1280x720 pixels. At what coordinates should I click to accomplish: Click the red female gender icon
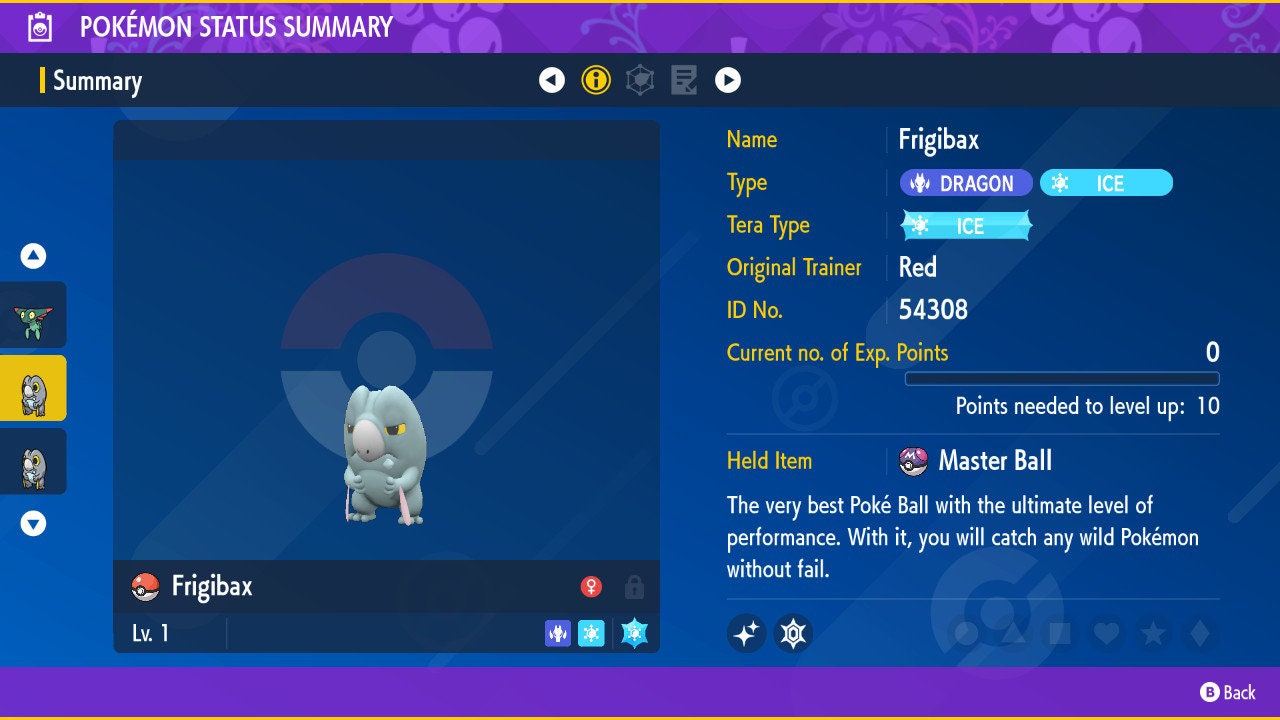[x=591, y=587]
